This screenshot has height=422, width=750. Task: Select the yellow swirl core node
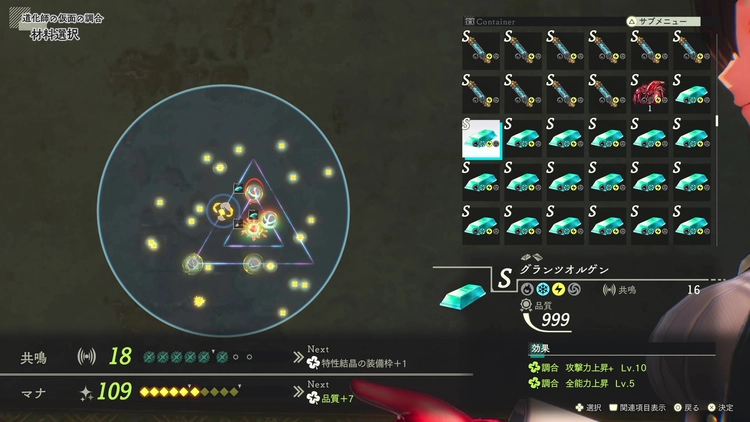(224, 210)
